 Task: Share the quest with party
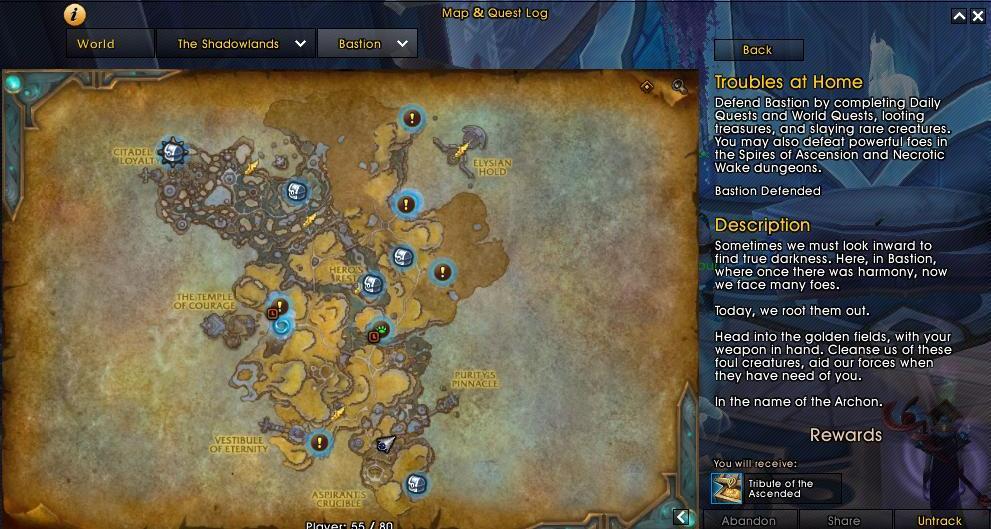843,520
